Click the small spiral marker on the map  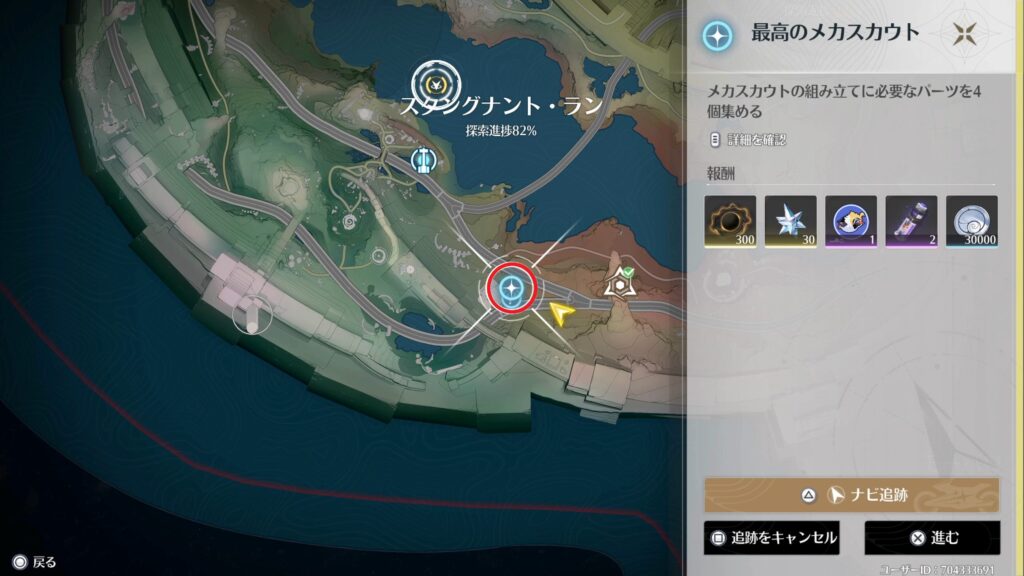351,222
